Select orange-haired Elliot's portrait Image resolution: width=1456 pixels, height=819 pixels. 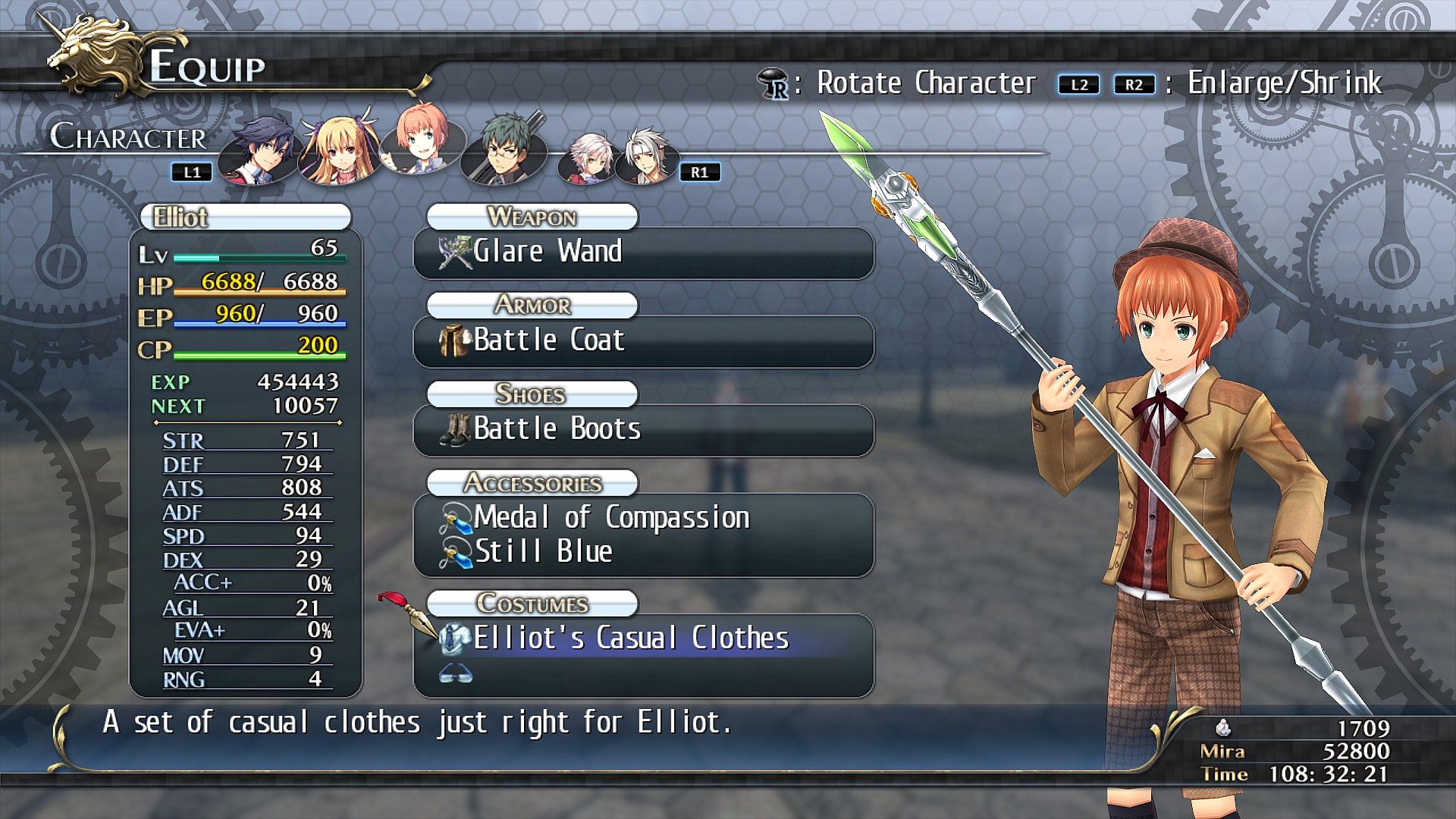pyautogui.click(x=419, y=144)
